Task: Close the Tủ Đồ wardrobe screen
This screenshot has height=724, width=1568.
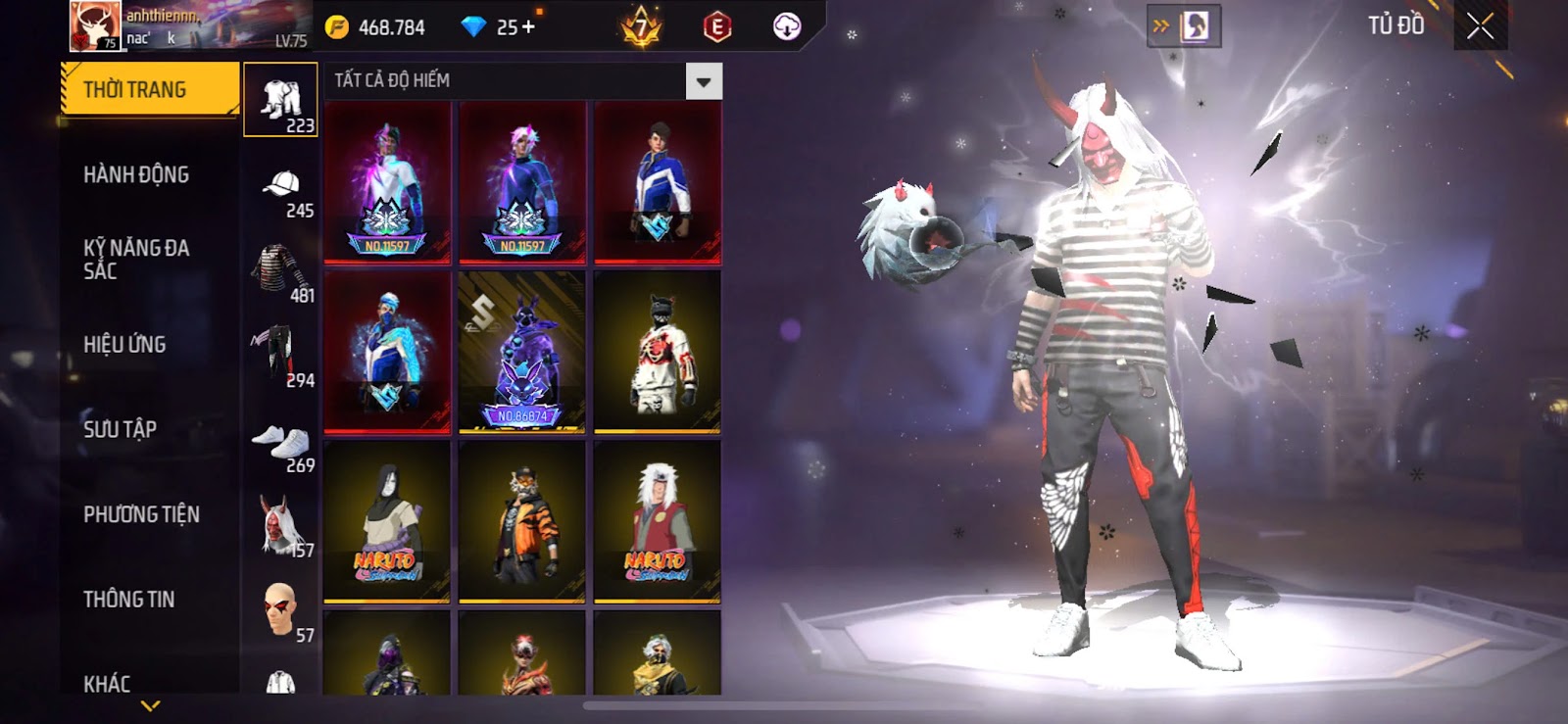Action: click(1480, 26)
